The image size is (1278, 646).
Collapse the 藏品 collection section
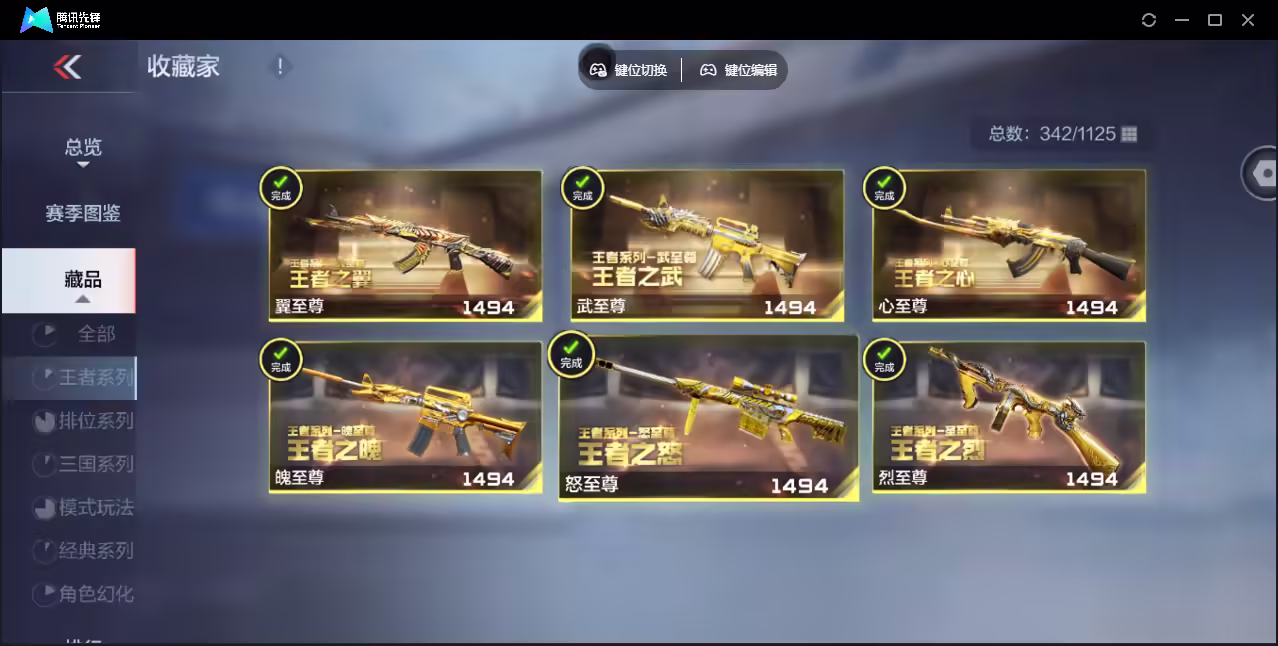pos(83,281)
